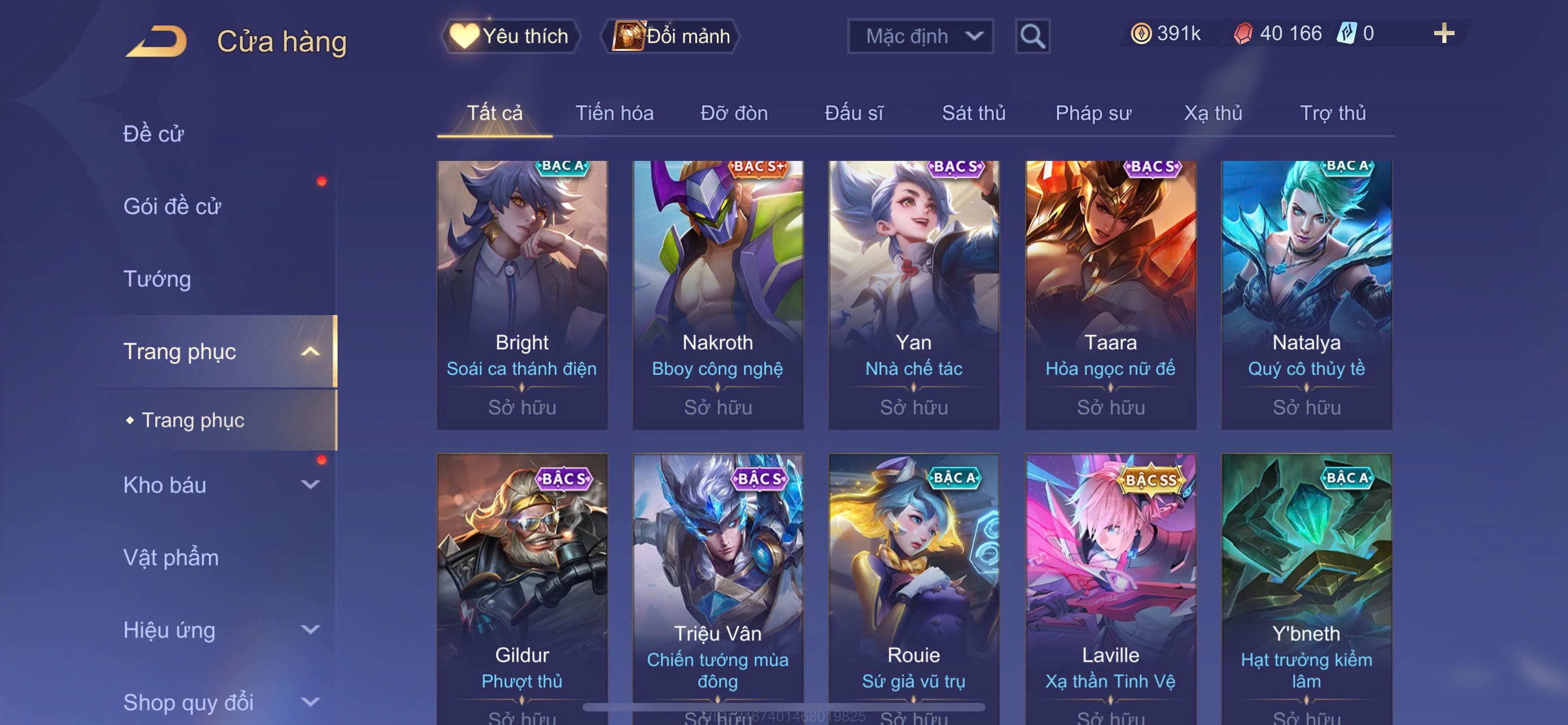Add currency with the plus button
The image size is (1568, 725).
[1443, 33]
